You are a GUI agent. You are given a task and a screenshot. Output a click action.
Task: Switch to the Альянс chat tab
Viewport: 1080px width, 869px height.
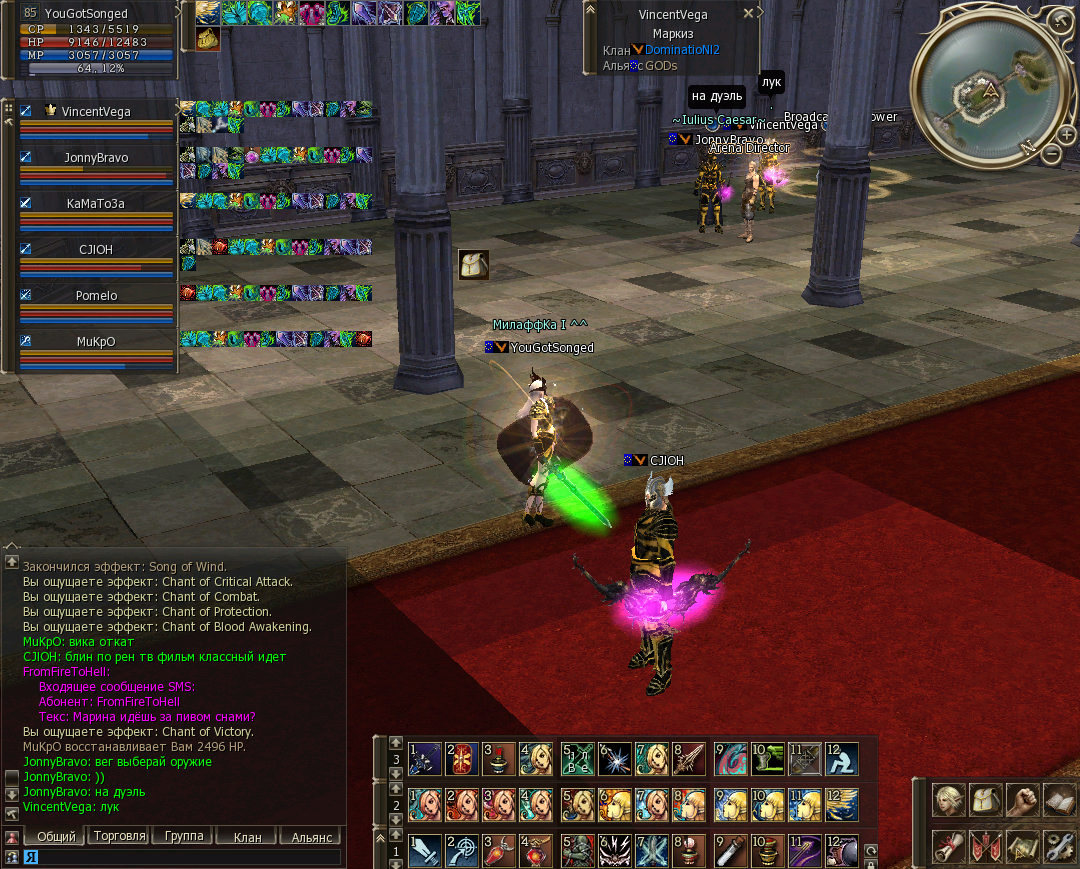309,836
